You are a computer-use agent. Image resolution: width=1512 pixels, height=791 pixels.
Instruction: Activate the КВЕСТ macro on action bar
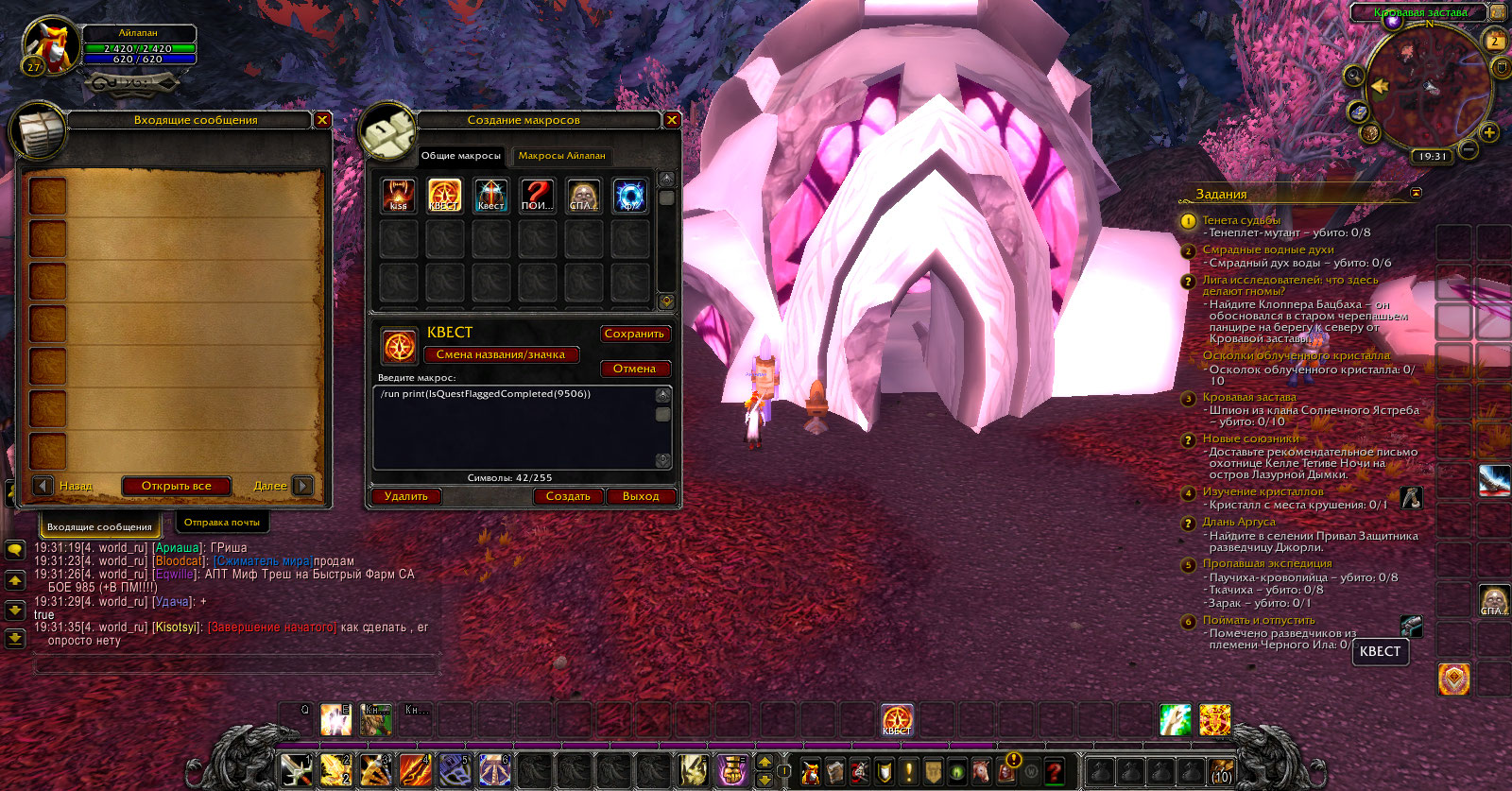[897, 720]
